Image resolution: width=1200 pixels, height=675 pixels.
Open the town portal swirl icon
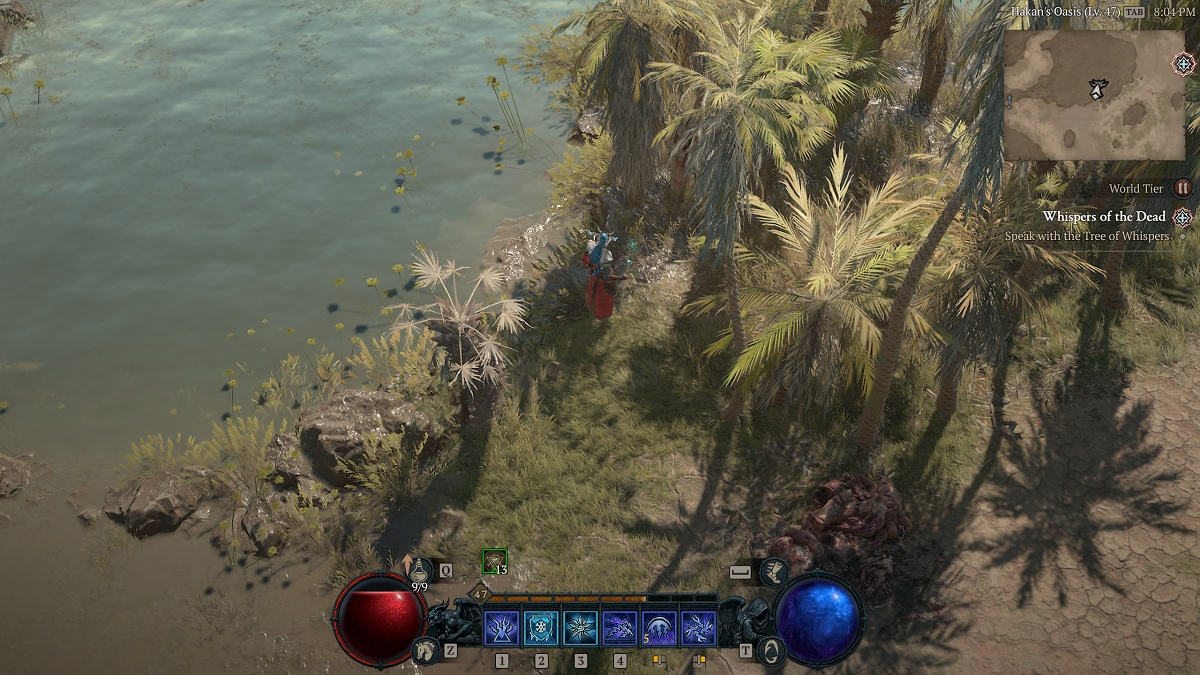coord(772,651)
